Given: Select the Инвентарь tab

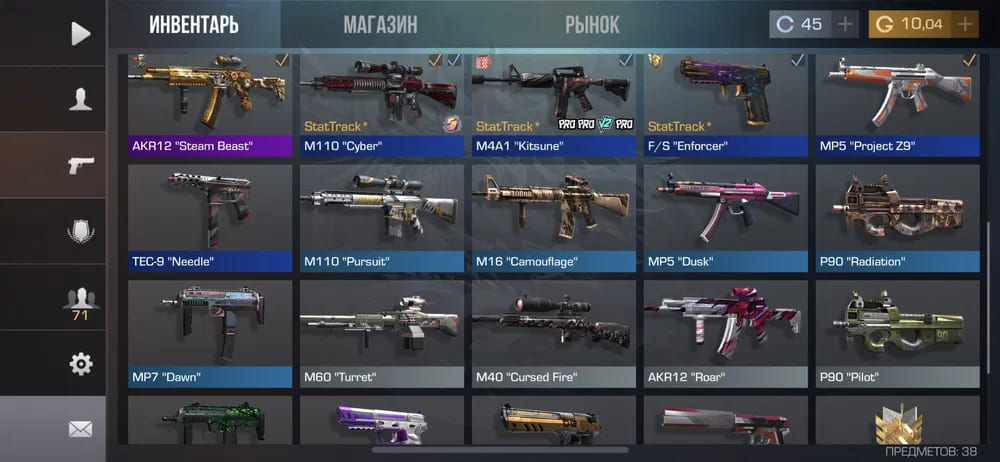Looking at the screenshot, I should point(194,25).
